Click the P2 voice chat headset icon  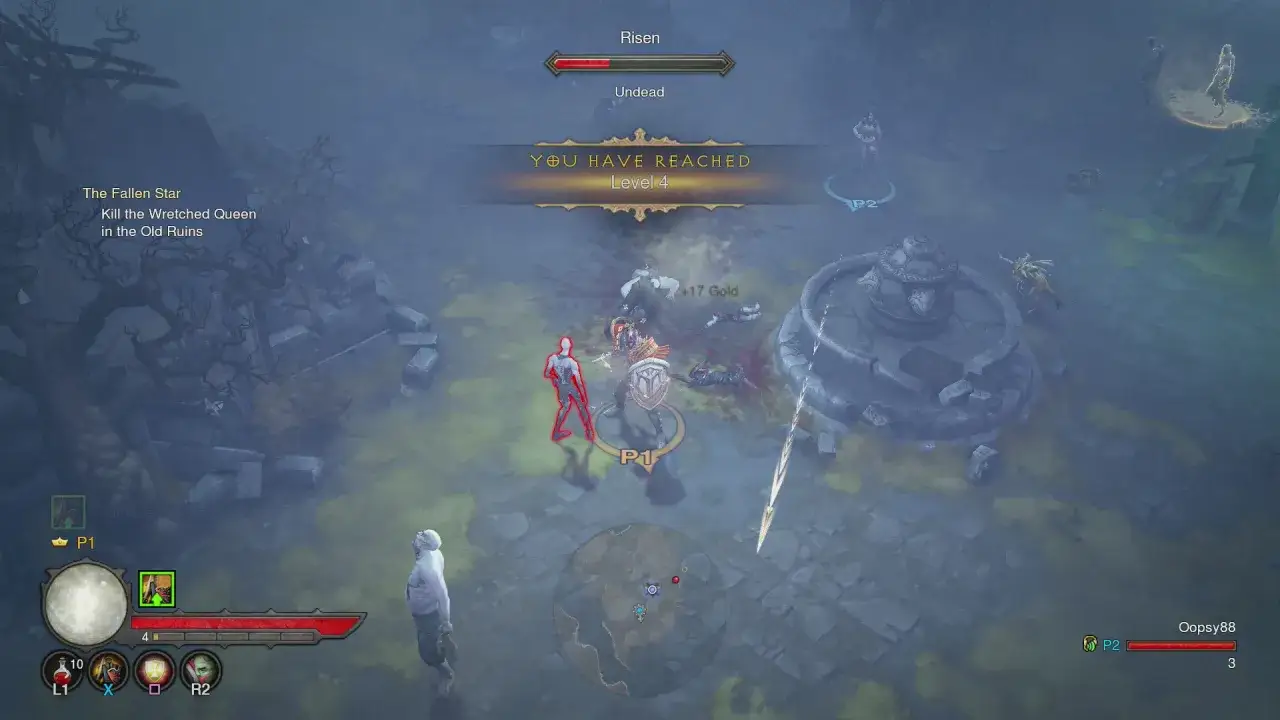pyautogui.click(x=1089, y=645)
